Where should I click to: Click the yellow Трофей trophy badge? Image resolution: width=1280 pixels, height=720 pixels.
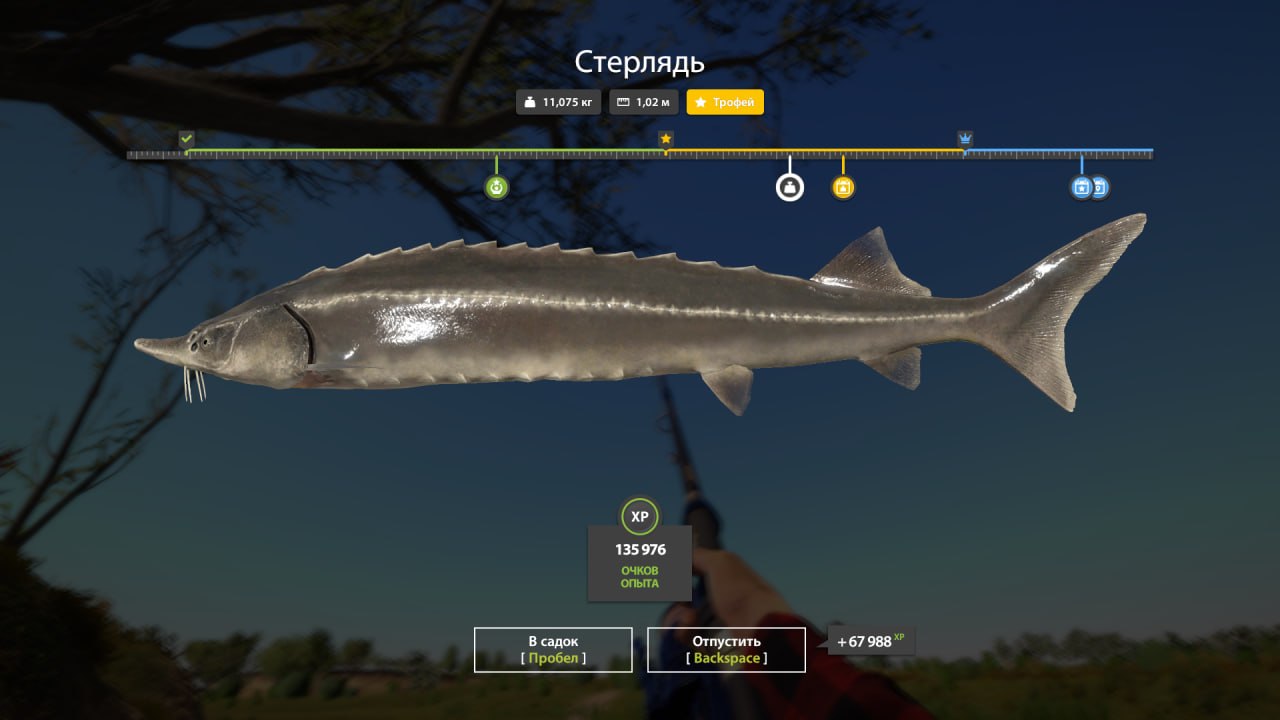pyautogui.click(x=725, y=102)
